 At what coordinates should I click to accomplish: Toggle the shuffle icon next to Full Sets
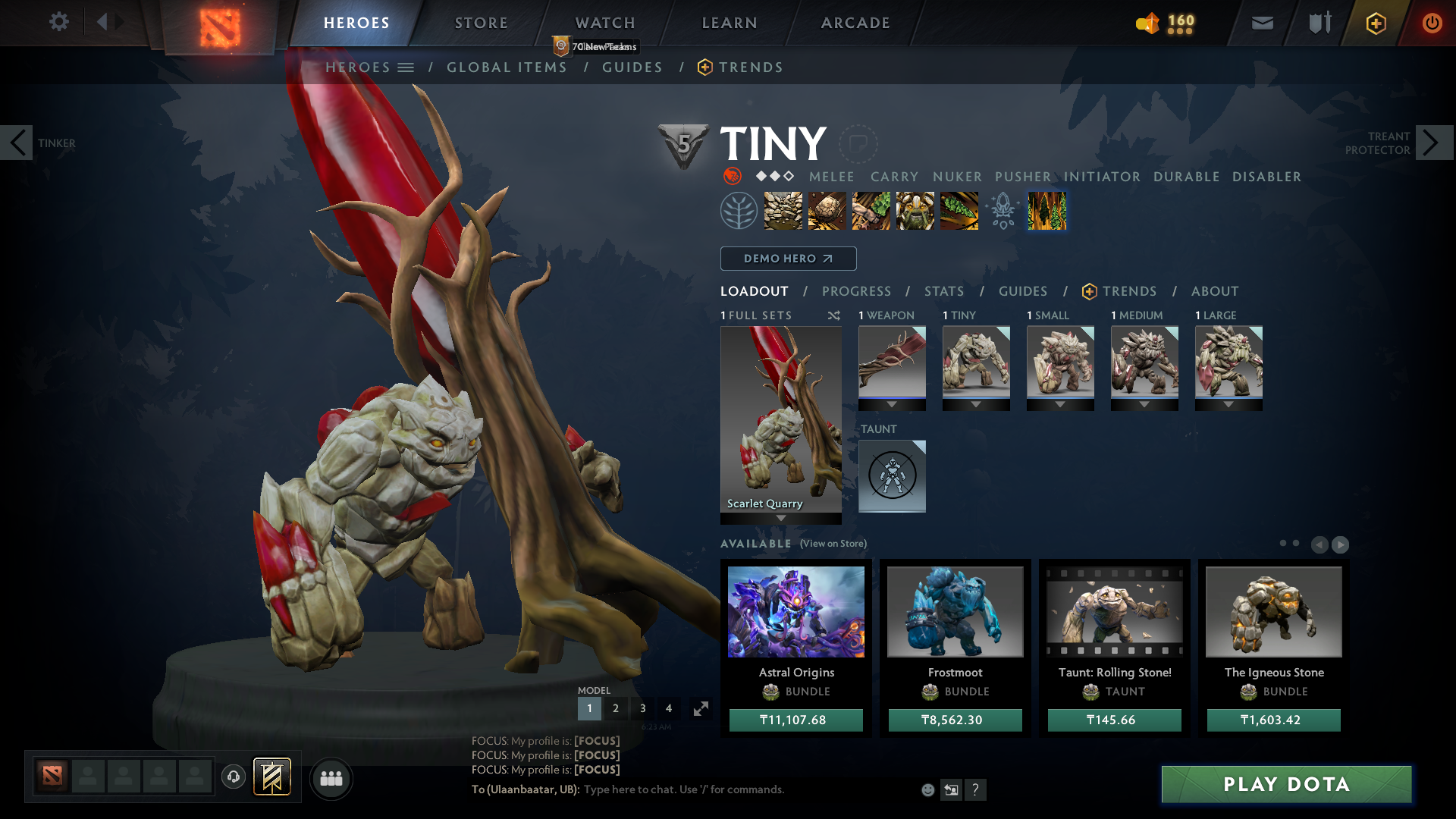tap(833, 315)
